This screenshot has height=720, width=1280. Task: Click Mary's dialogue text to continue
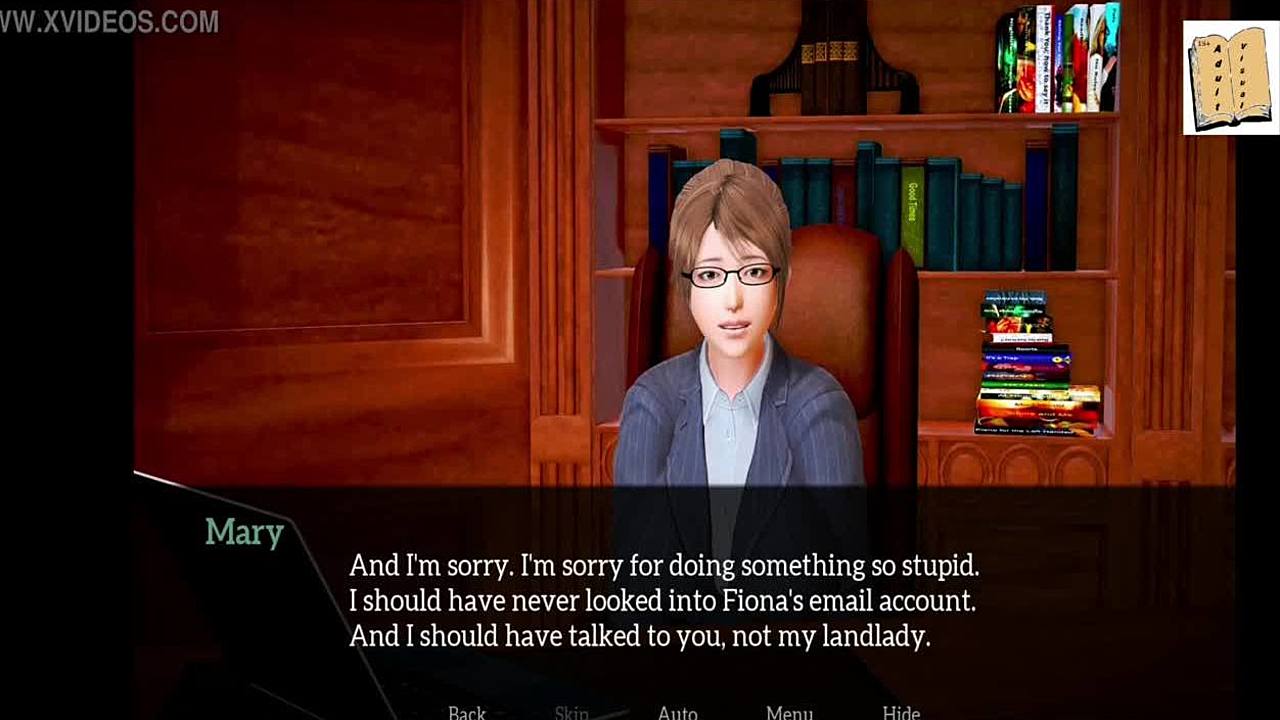(x=663, y=601)
